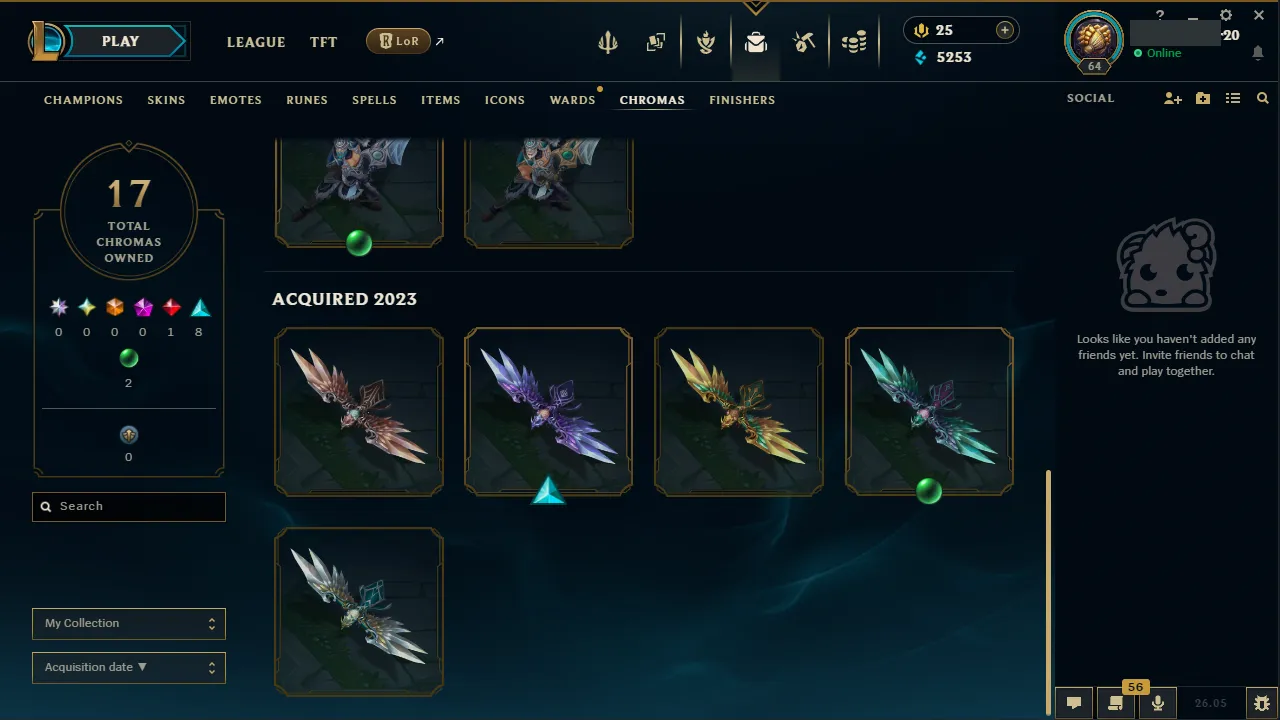Click the green gem on the teal chroma
1280x720 pixels.
(929, 491)
